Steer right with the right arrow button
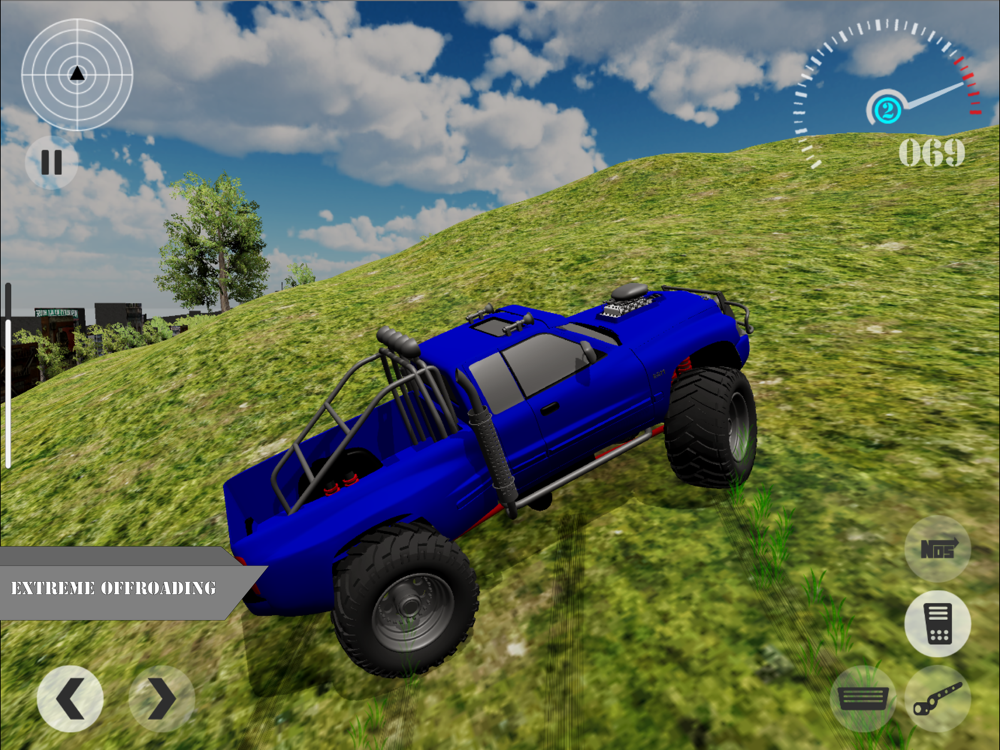This screenshot has width=1000, height=750. (161, 699)
